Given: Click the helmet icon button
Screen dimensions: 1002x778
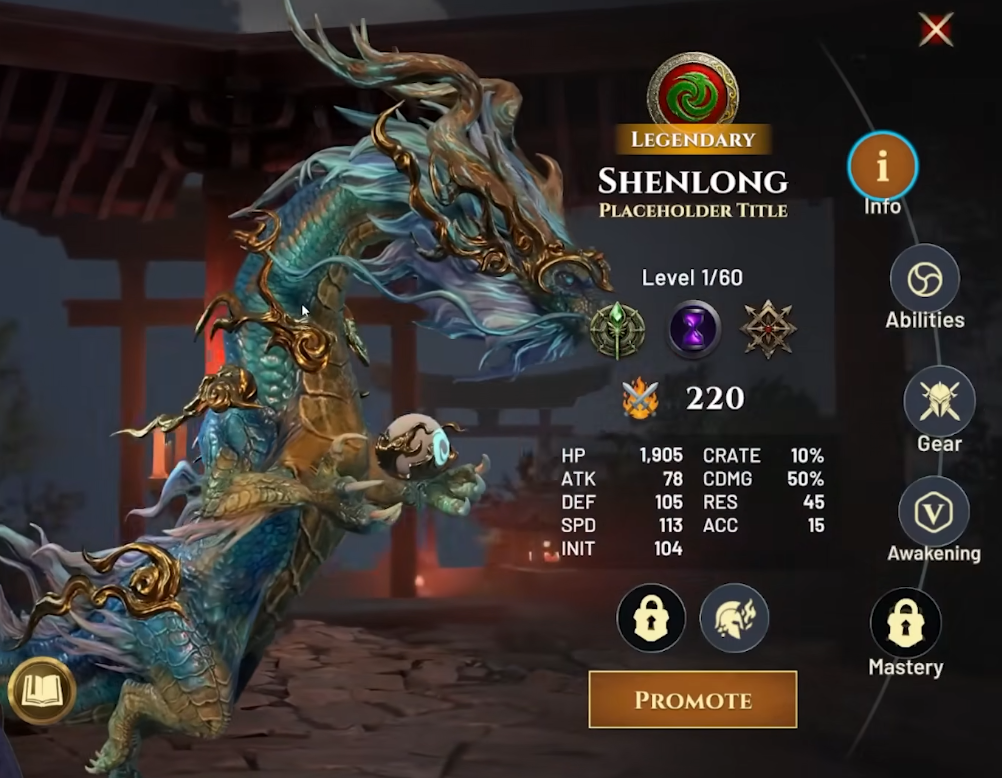Looking at the screenshot, I should (733, 618).
